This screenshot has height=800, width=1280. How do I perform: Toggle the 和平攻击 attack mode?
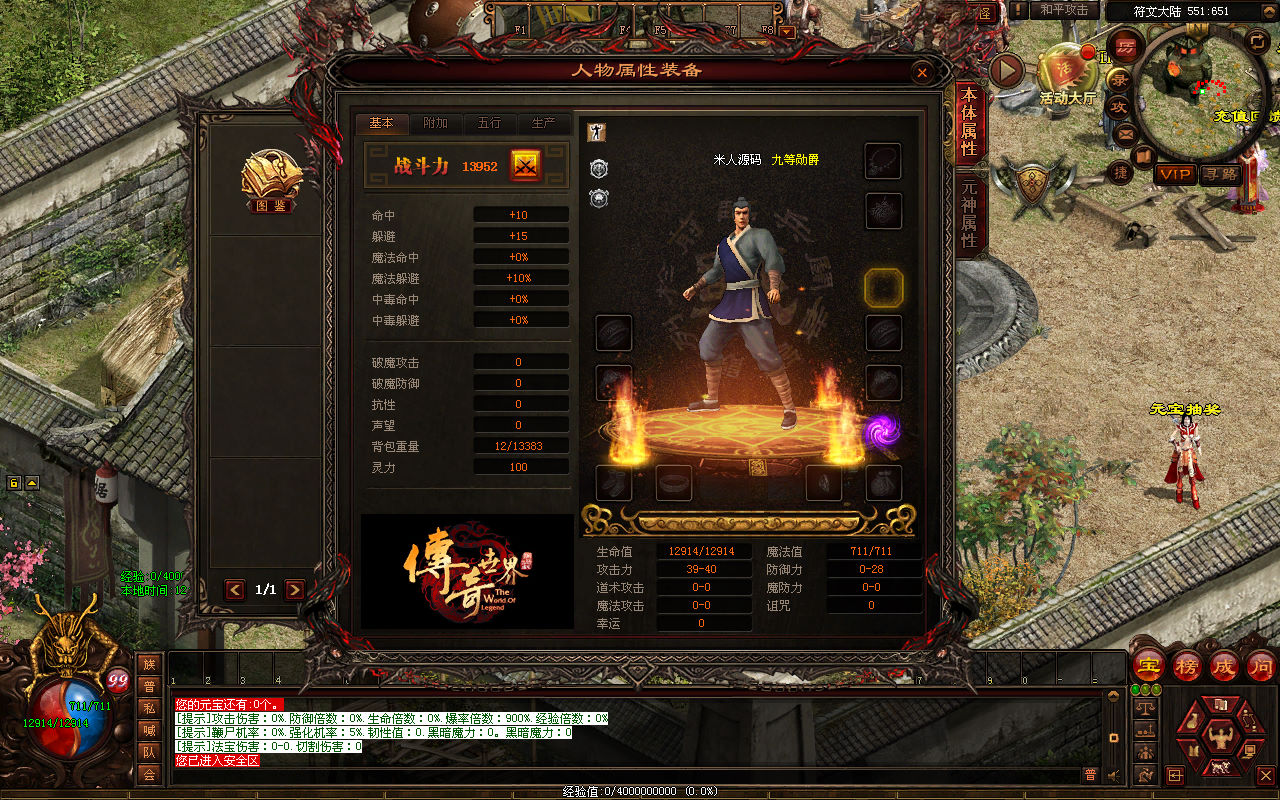coord(1063,10)
